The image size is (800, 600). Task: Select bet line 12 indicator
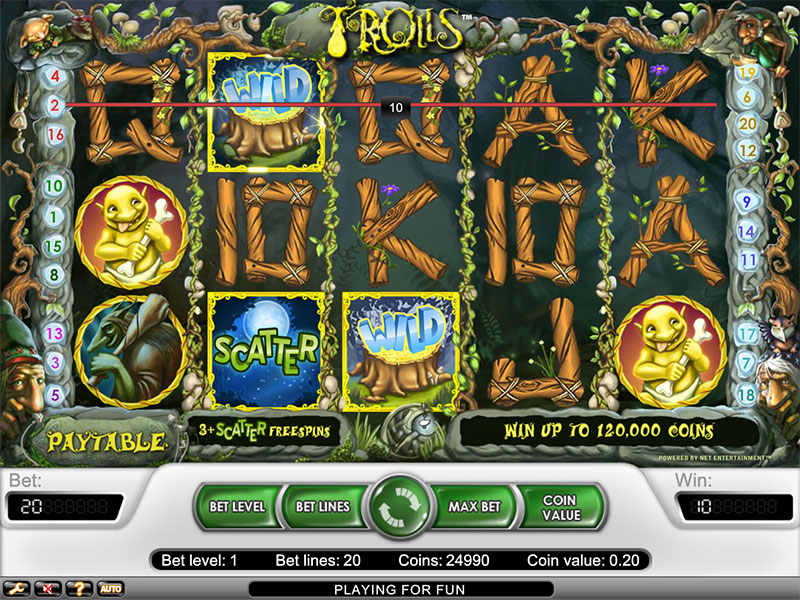click(746, 149)
